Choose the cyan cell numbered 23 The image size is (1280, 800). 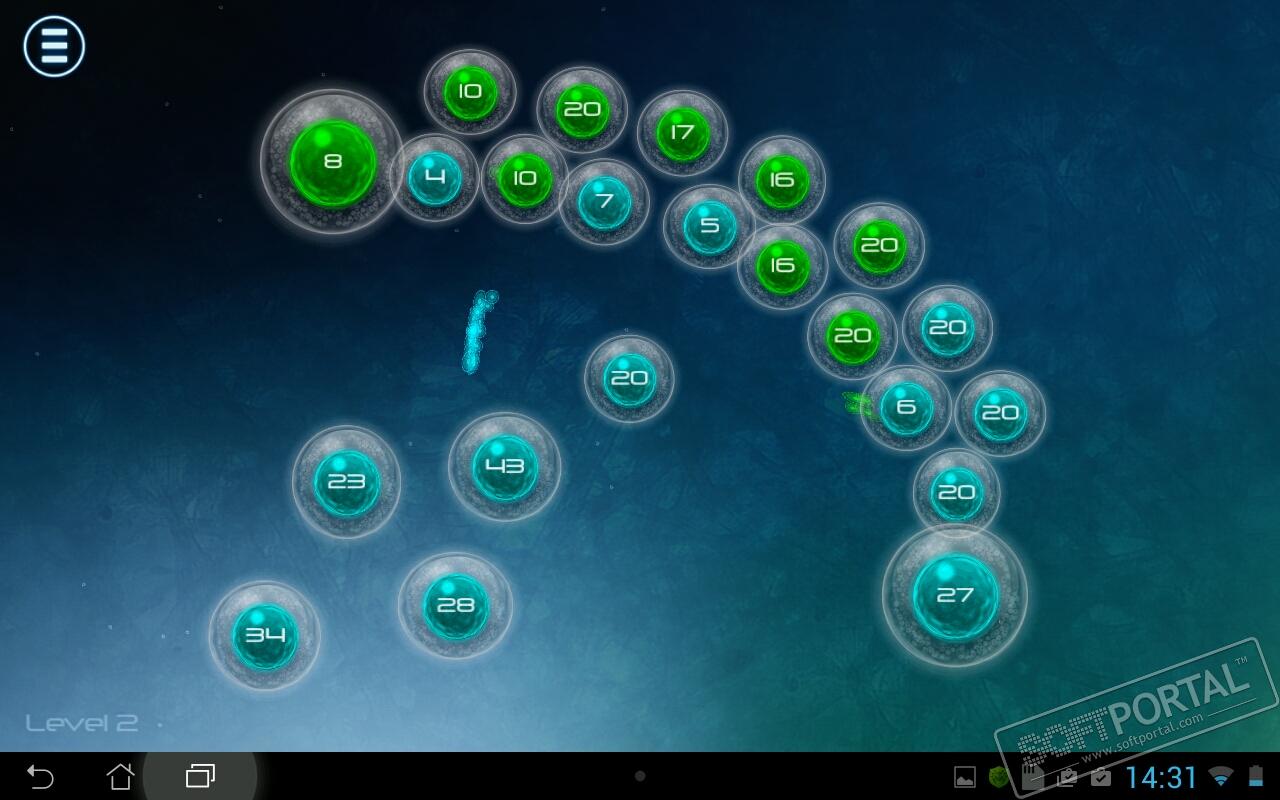346,482
